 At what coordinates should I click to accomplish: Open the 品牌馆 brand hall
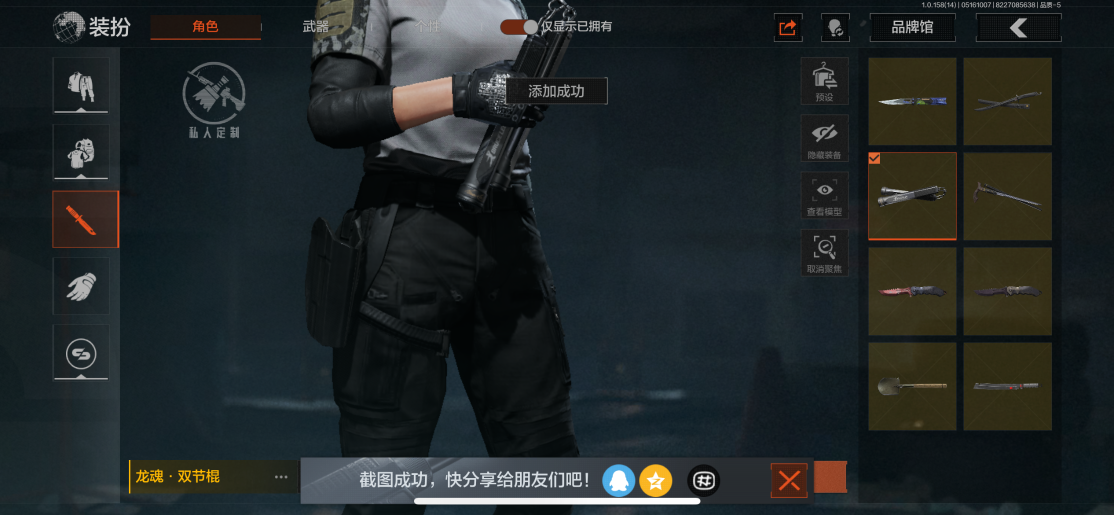(x=912, y=28)
